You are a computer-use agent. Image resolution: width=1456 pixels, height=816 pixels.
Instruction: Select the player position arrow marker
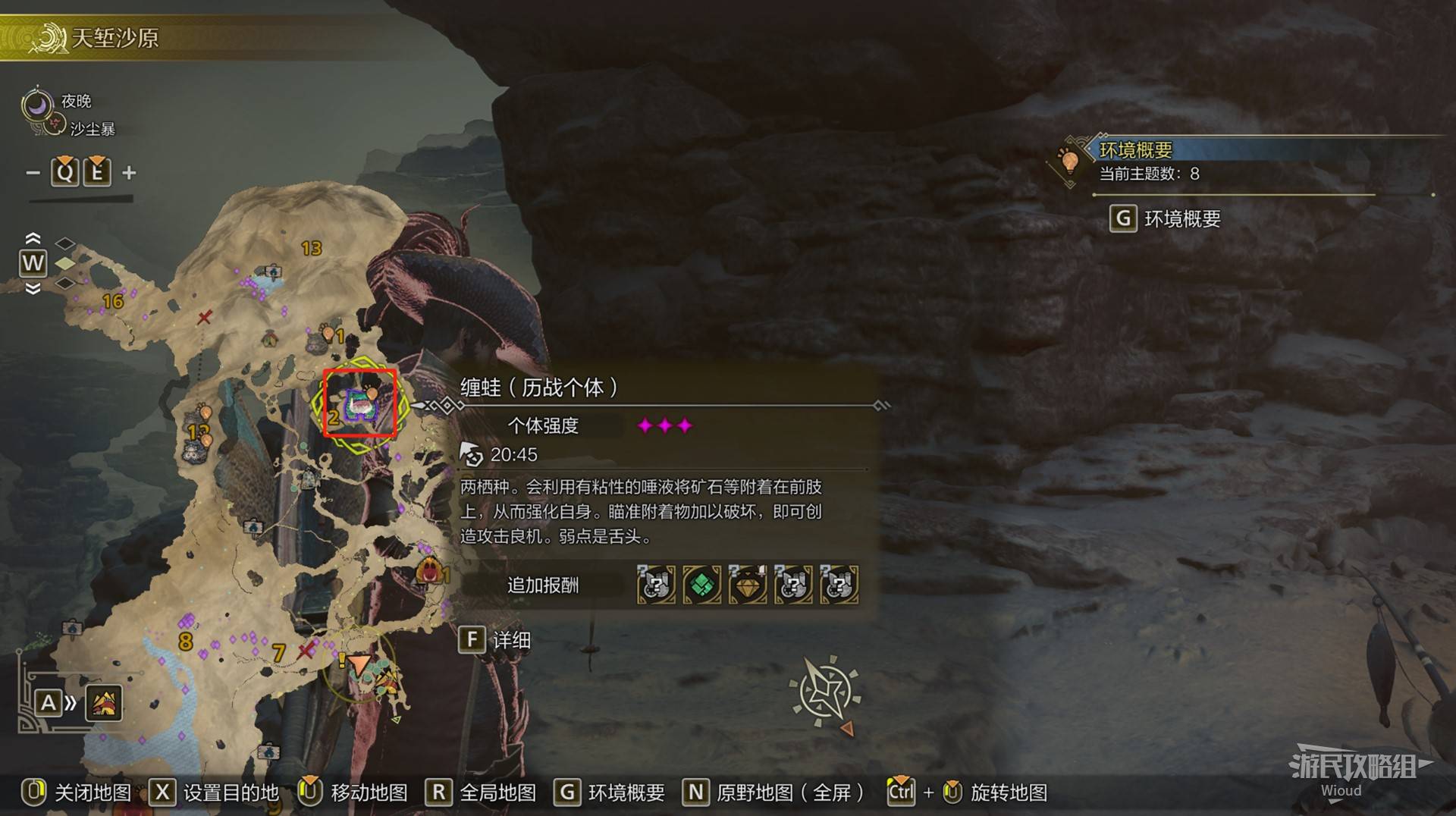(359, 666)
